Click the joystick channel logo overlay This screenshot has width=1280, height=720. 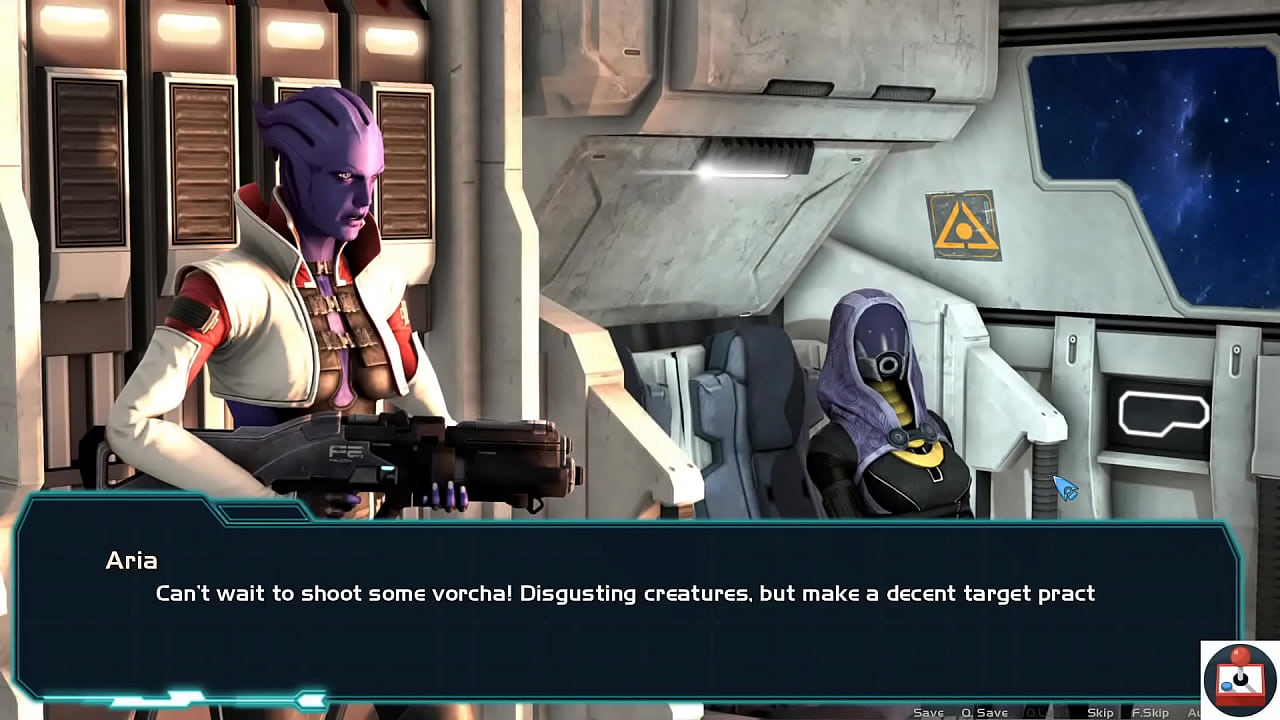1240,680
